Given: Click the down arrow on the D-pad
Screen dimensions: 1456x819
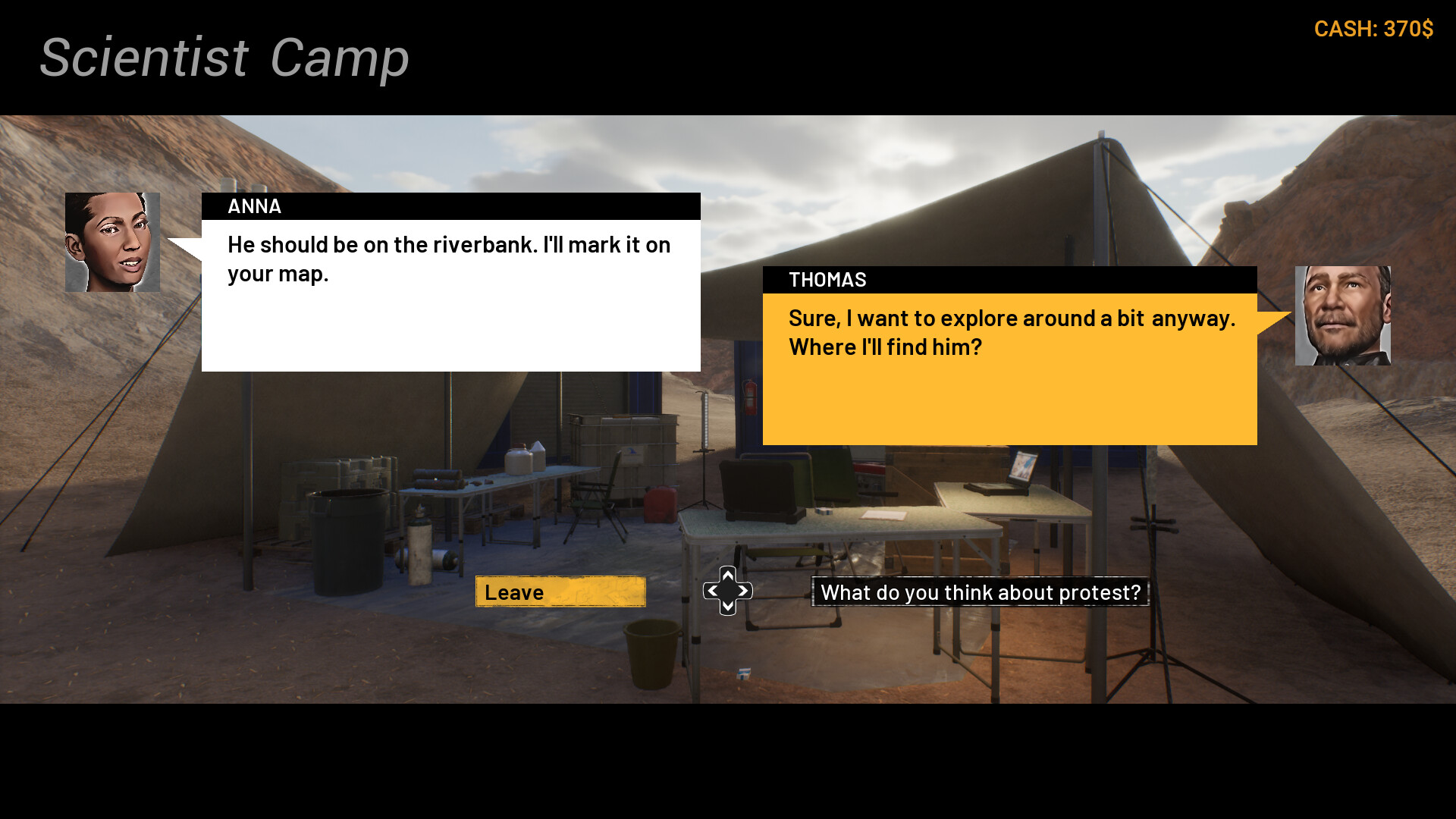Looking at the screenshot, I should tap(727, 606).
